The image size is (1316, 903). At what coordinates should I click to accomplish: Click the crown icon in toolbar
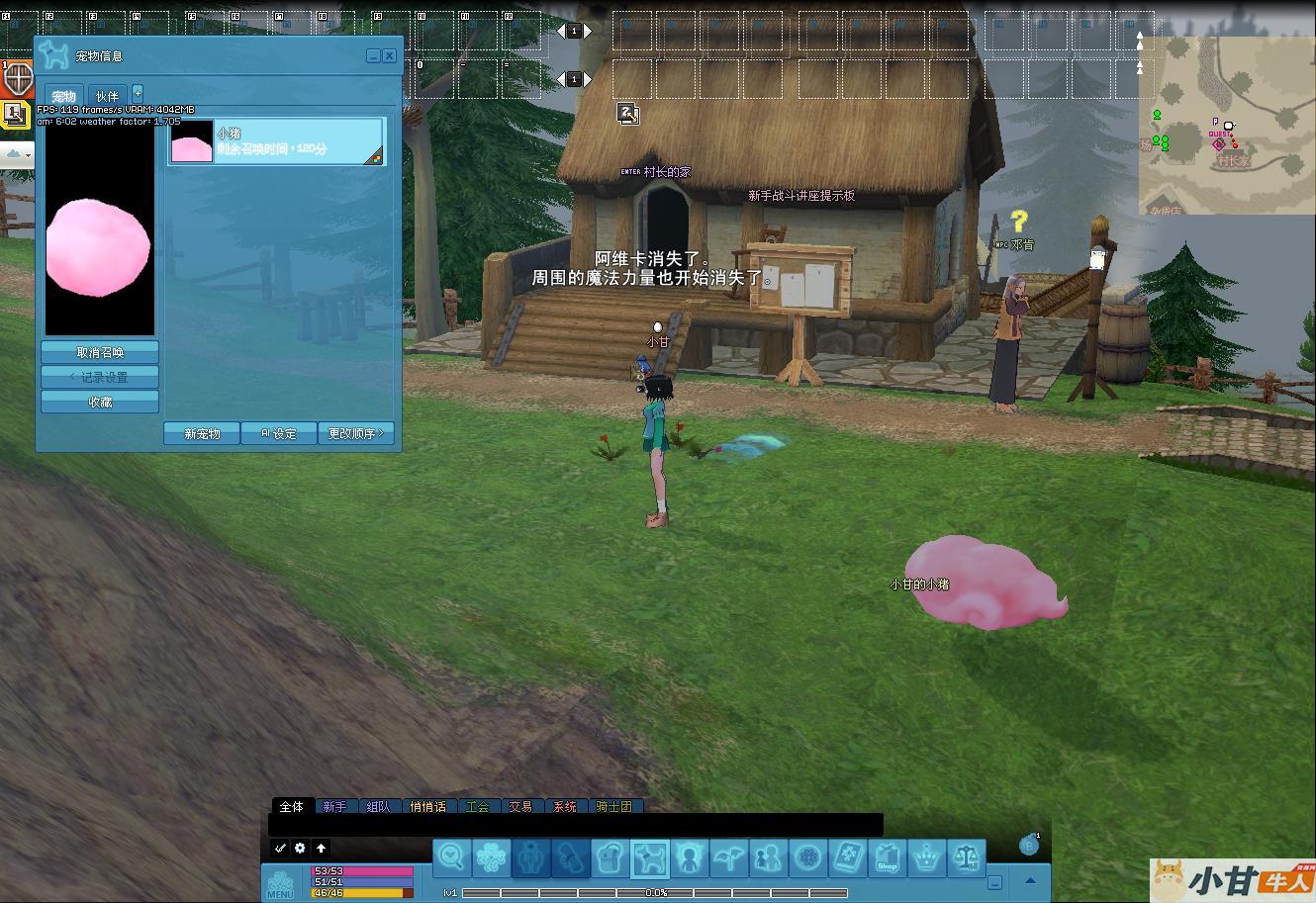point(926,858)
